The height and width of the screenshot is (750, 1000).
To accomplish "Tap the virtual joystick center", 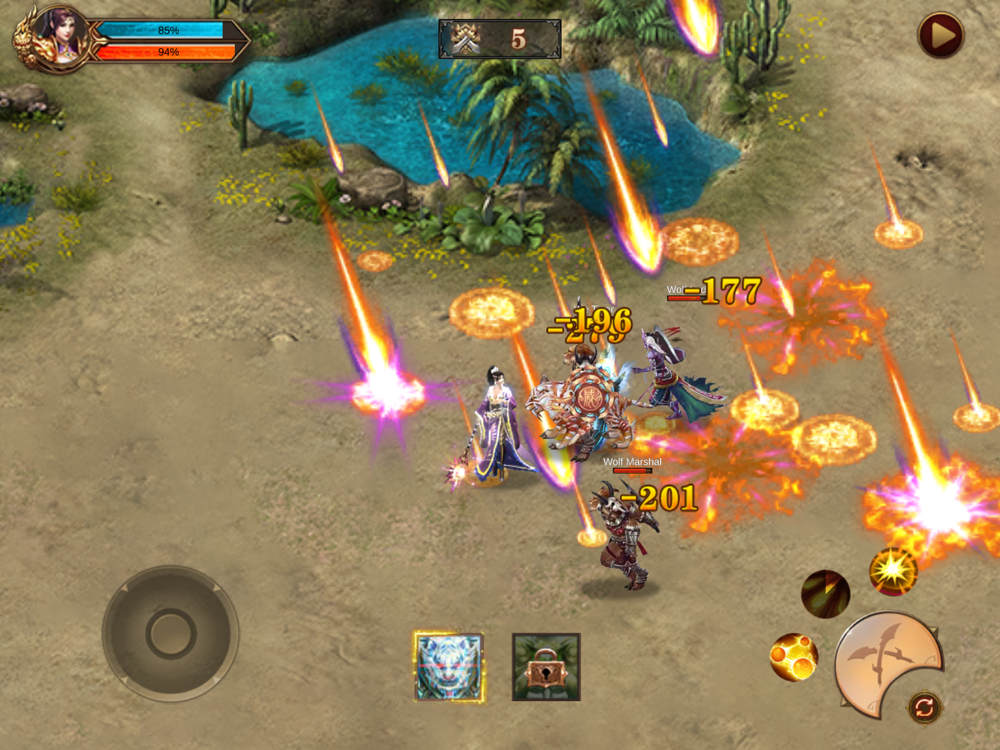I will 171,633.
